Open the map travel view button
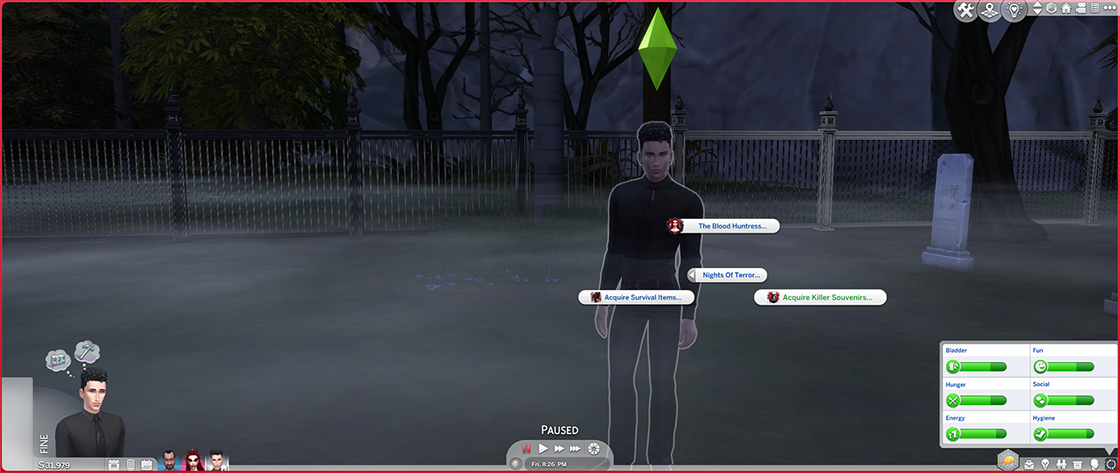1120x473 pixels. (x=990, y=11)
